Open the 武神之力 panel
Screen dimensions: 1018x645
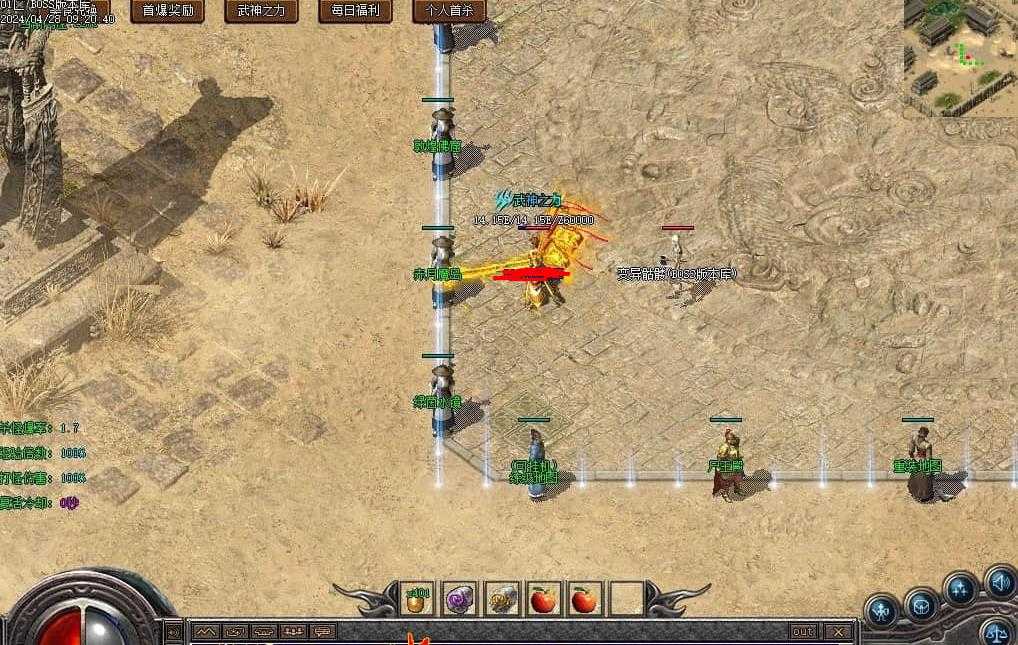tap(260, 11)
